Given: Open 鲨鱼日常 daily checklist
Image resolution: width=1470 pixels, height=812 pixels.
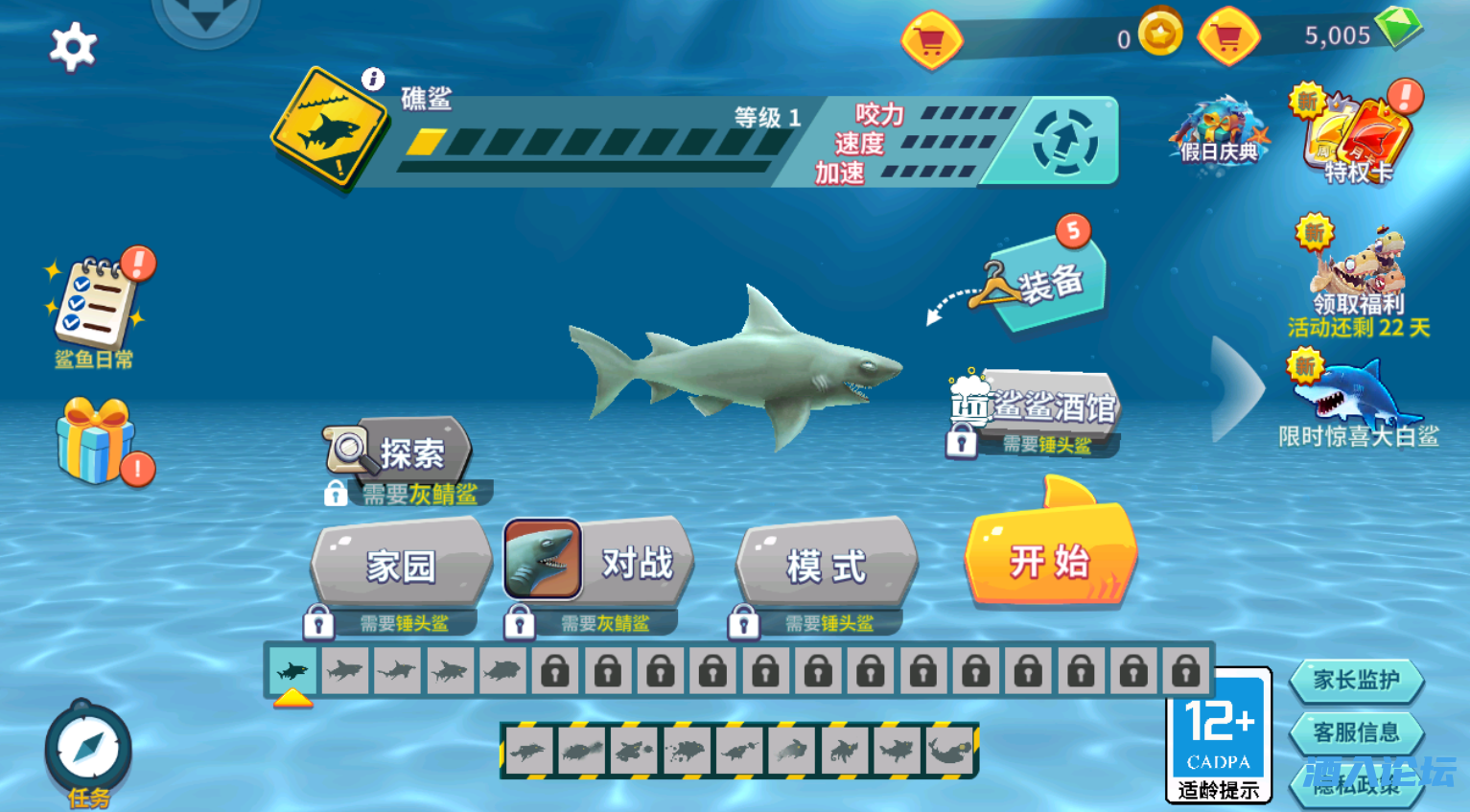Looking at the screenshot, I should coord(94,307).
